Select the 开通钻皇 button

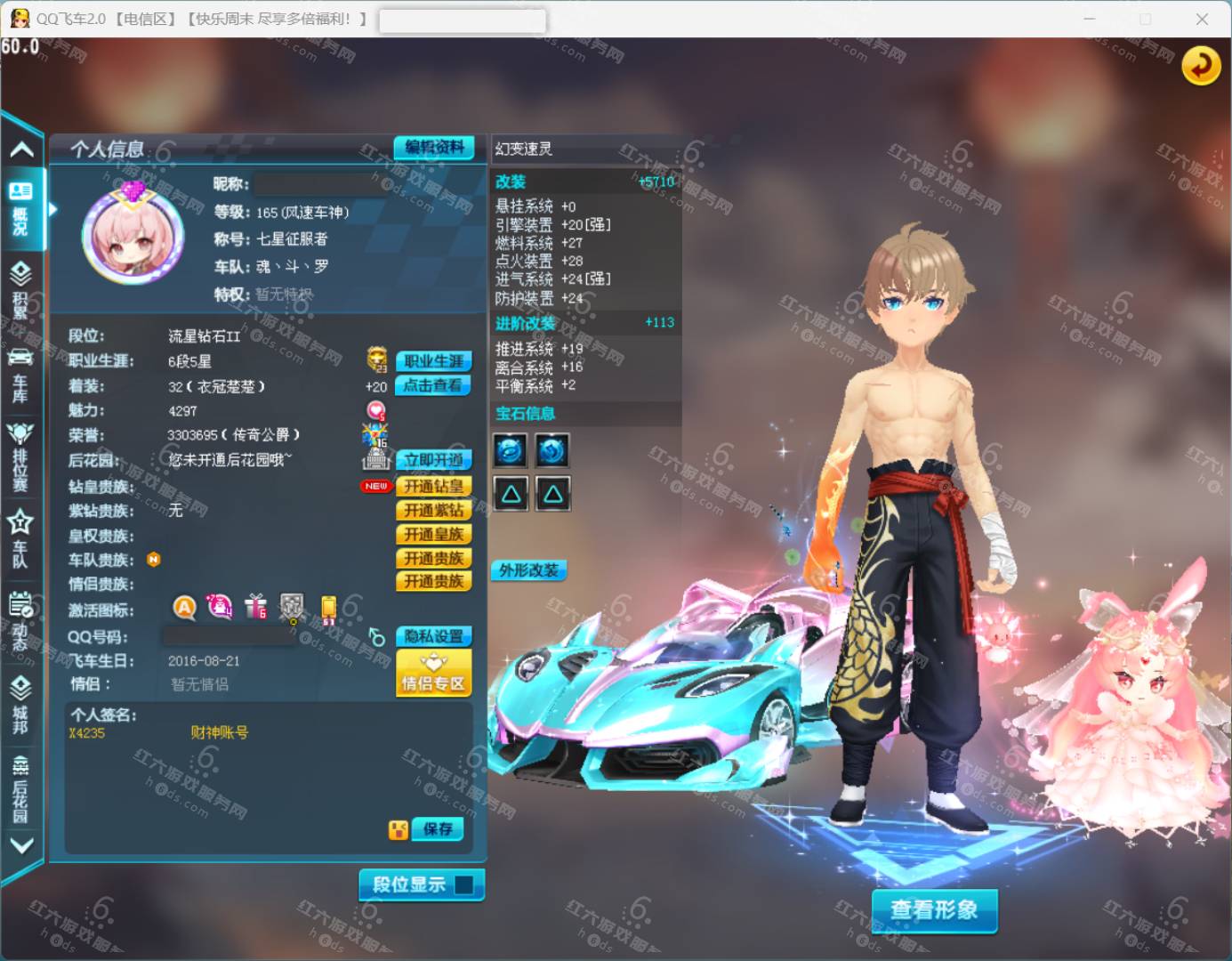(433, 486)
